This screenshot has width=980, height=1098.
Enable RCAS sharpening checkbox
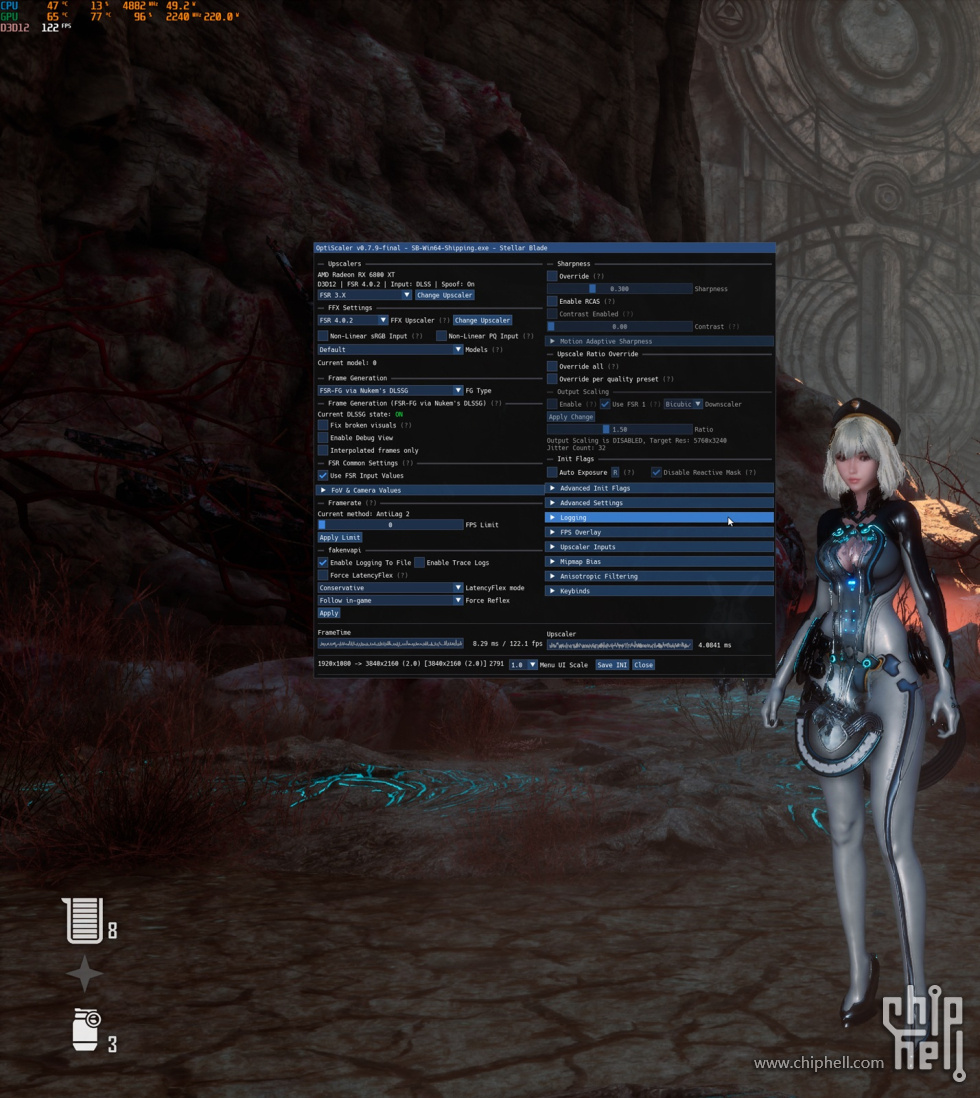(x=552, y=301)
